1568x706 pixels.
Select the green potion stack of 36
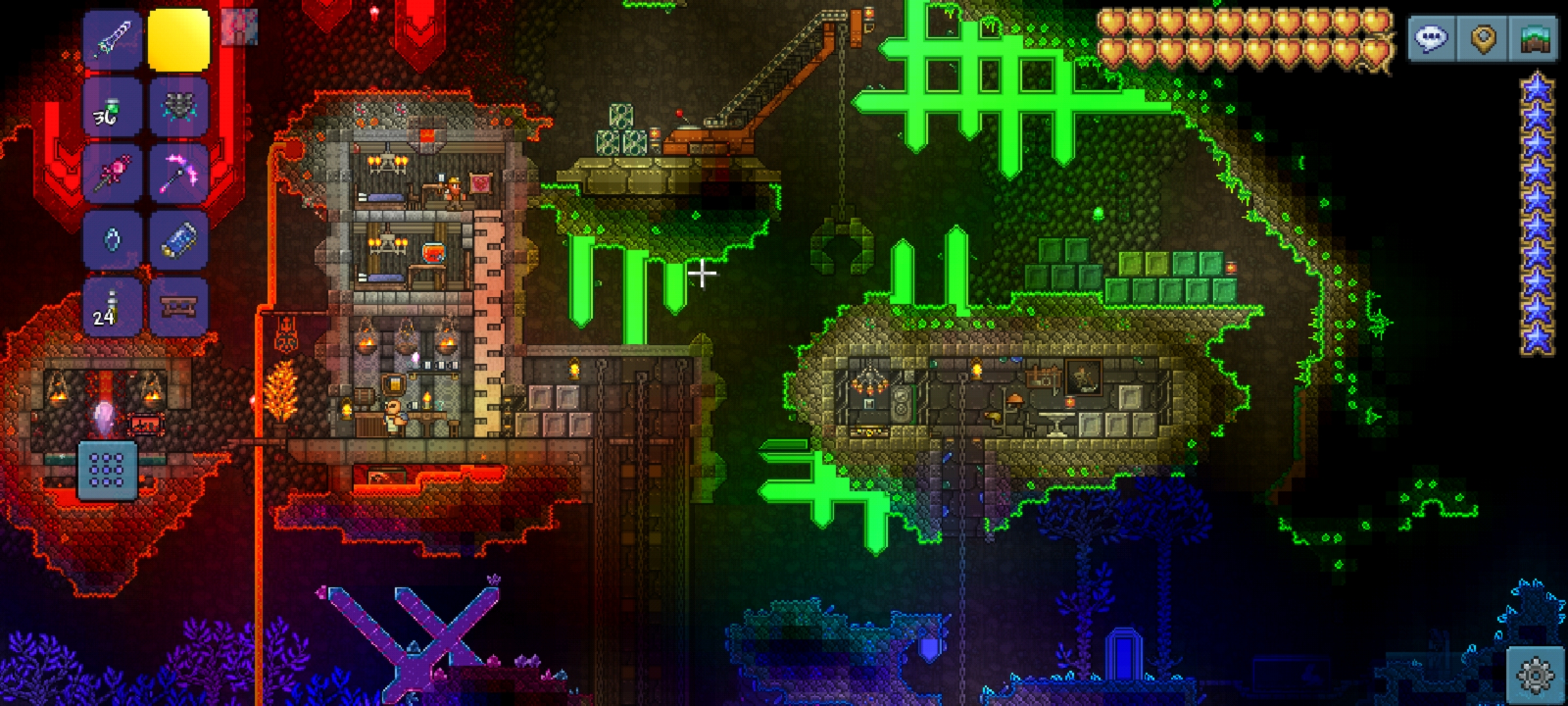click(112, 107)
